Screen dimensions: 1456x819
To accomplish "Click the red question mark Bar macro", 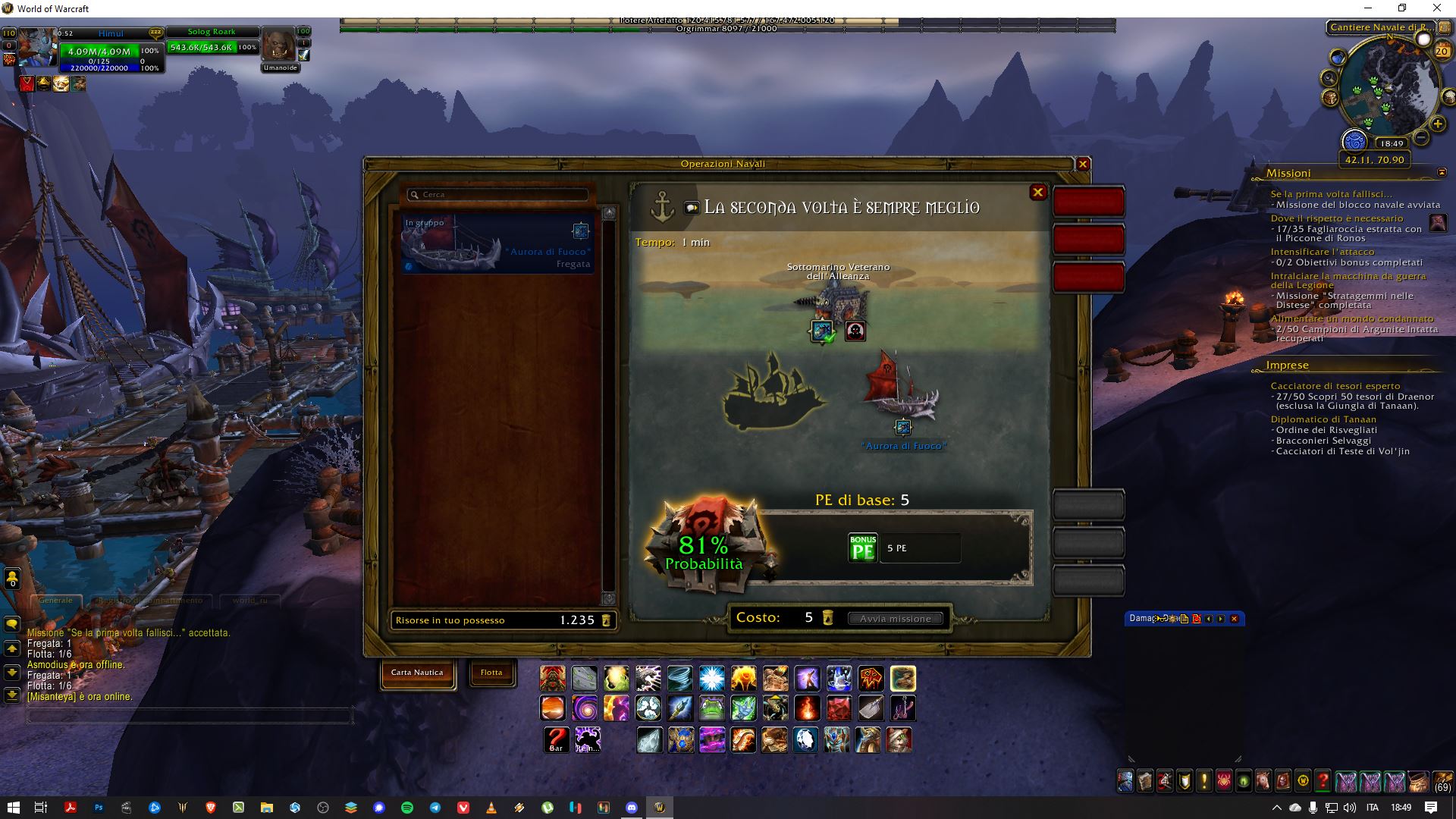I will pos(556,739).
